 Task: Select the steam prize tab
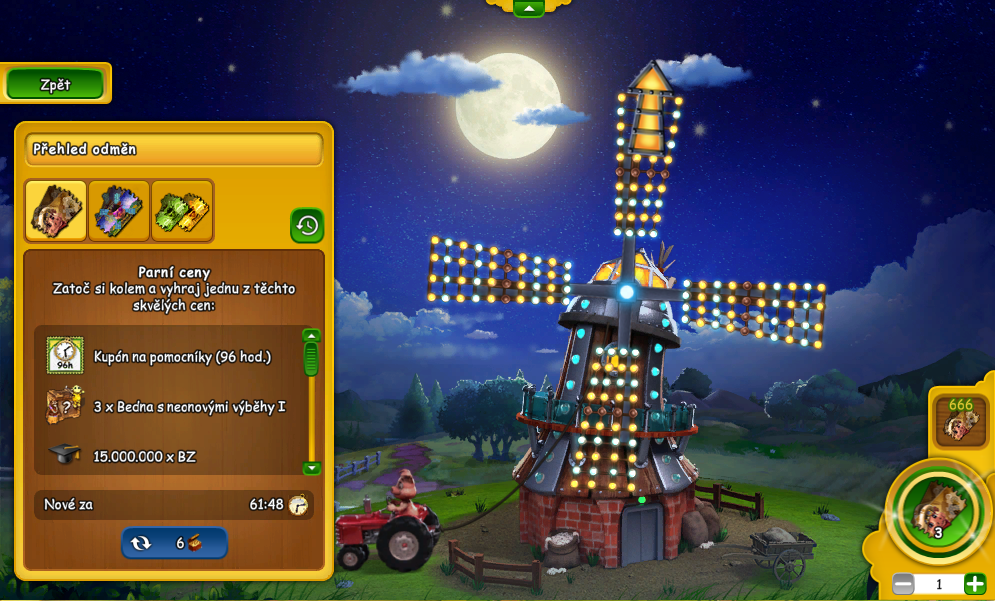[x=56, y=210]
